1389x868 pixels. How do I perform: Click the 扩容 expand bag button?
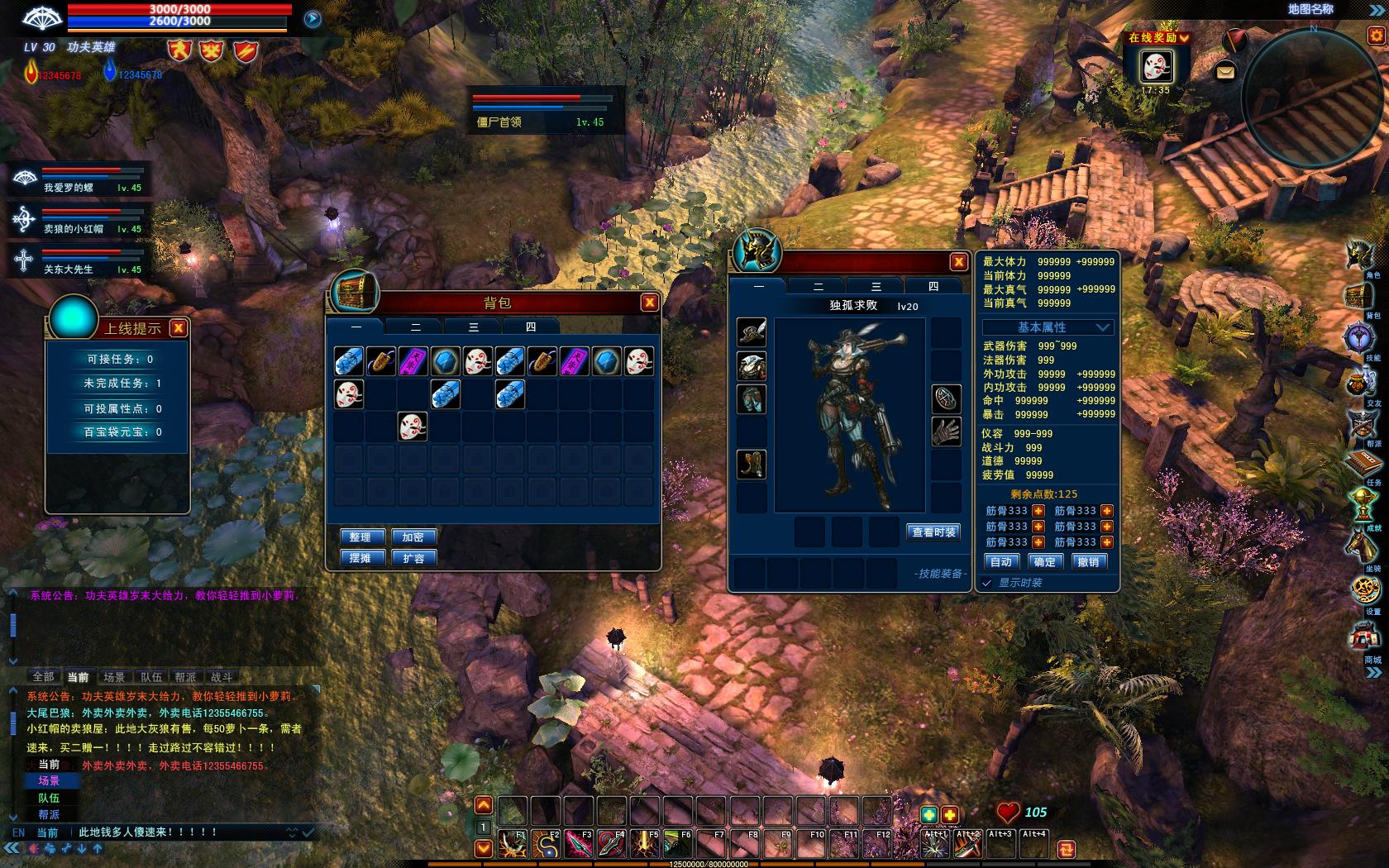pyautogui.click(x=413, y=558)
